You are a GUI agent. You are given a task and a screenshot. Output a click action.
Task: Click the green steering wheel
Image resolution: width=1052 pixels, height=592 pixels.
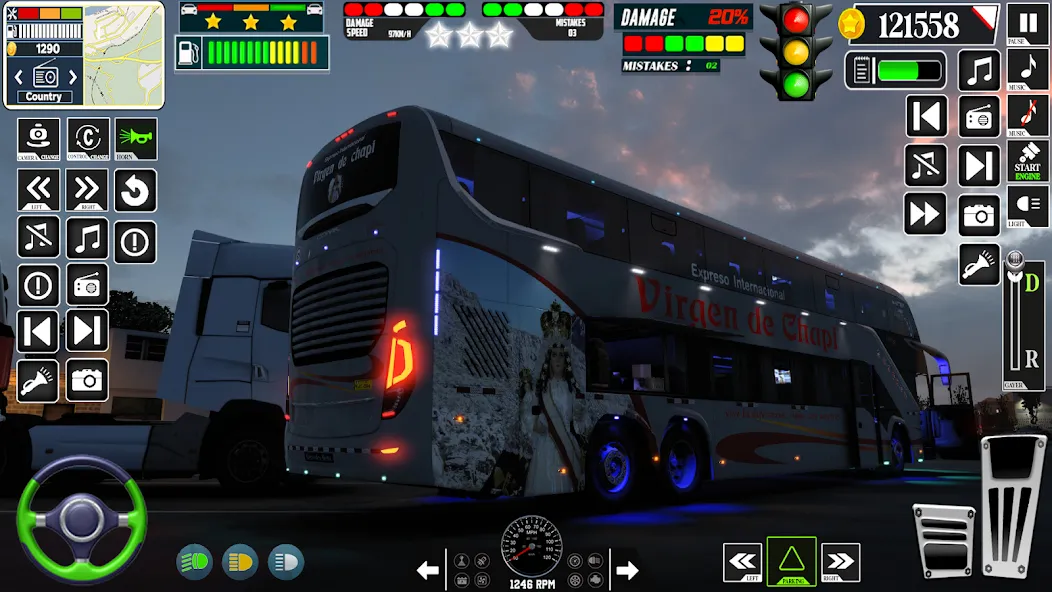tap(82, 519)
